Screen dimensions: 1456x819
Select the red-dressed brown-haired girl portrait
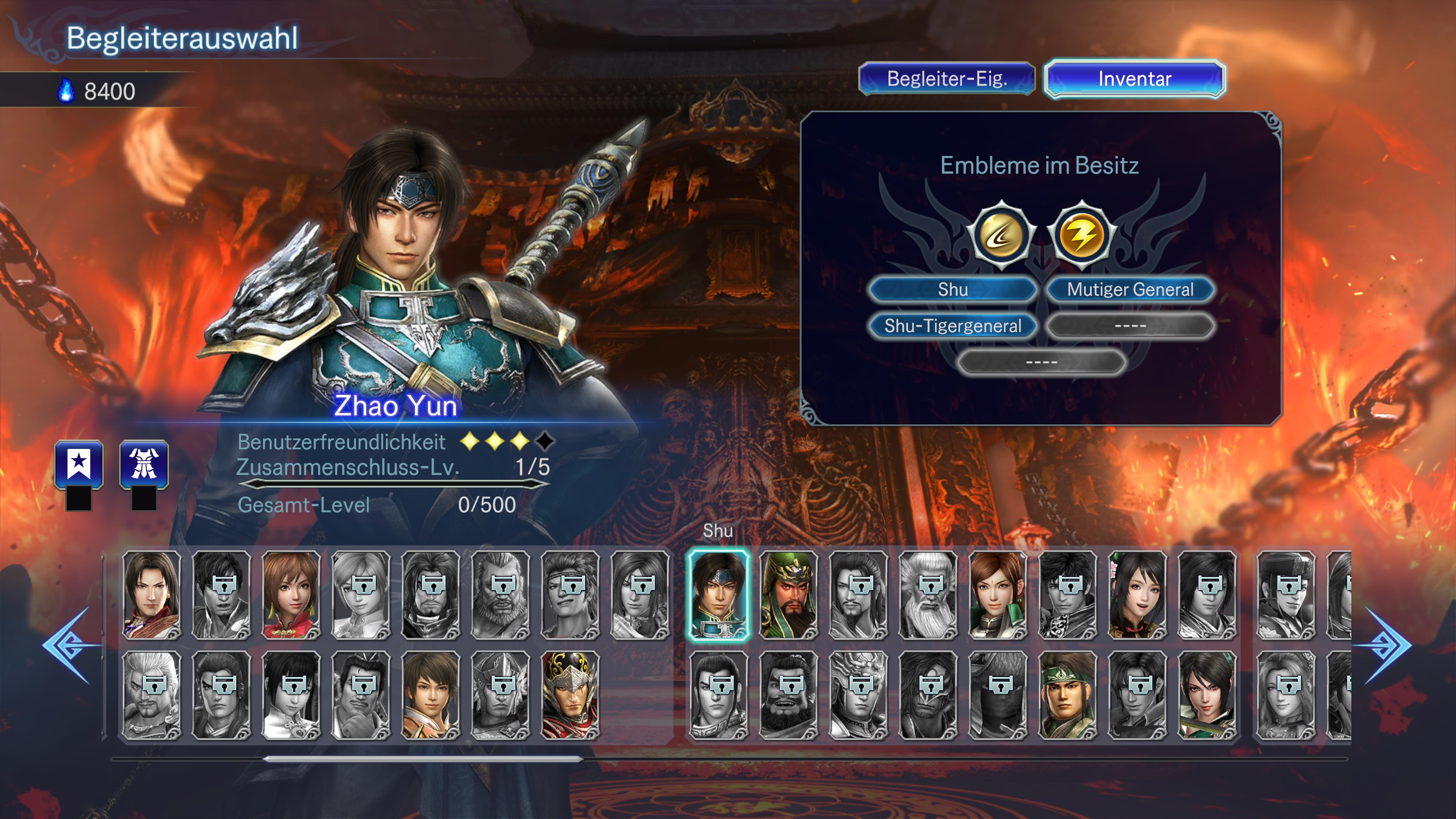(290, 595)
